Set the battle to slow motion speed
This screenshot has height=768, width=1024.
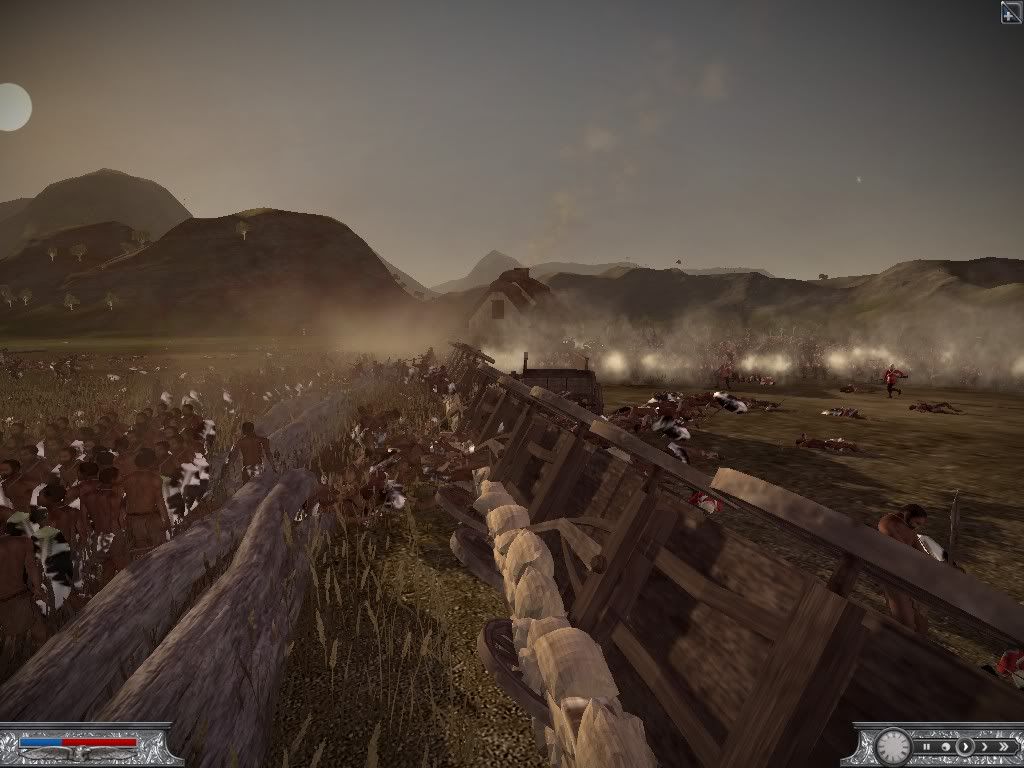tap(946, 747)
